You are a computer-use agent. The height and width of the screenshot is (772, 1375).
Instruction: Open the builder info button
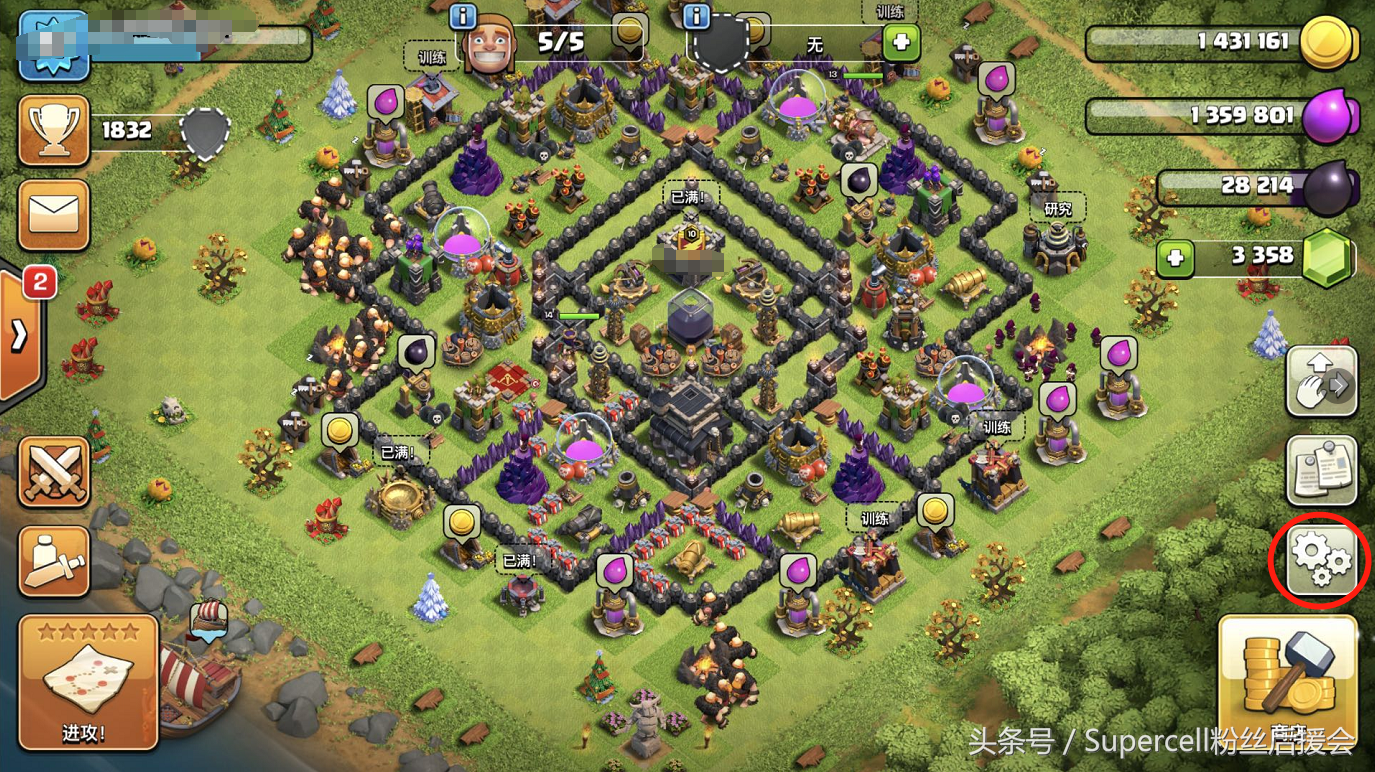(462, 16)
